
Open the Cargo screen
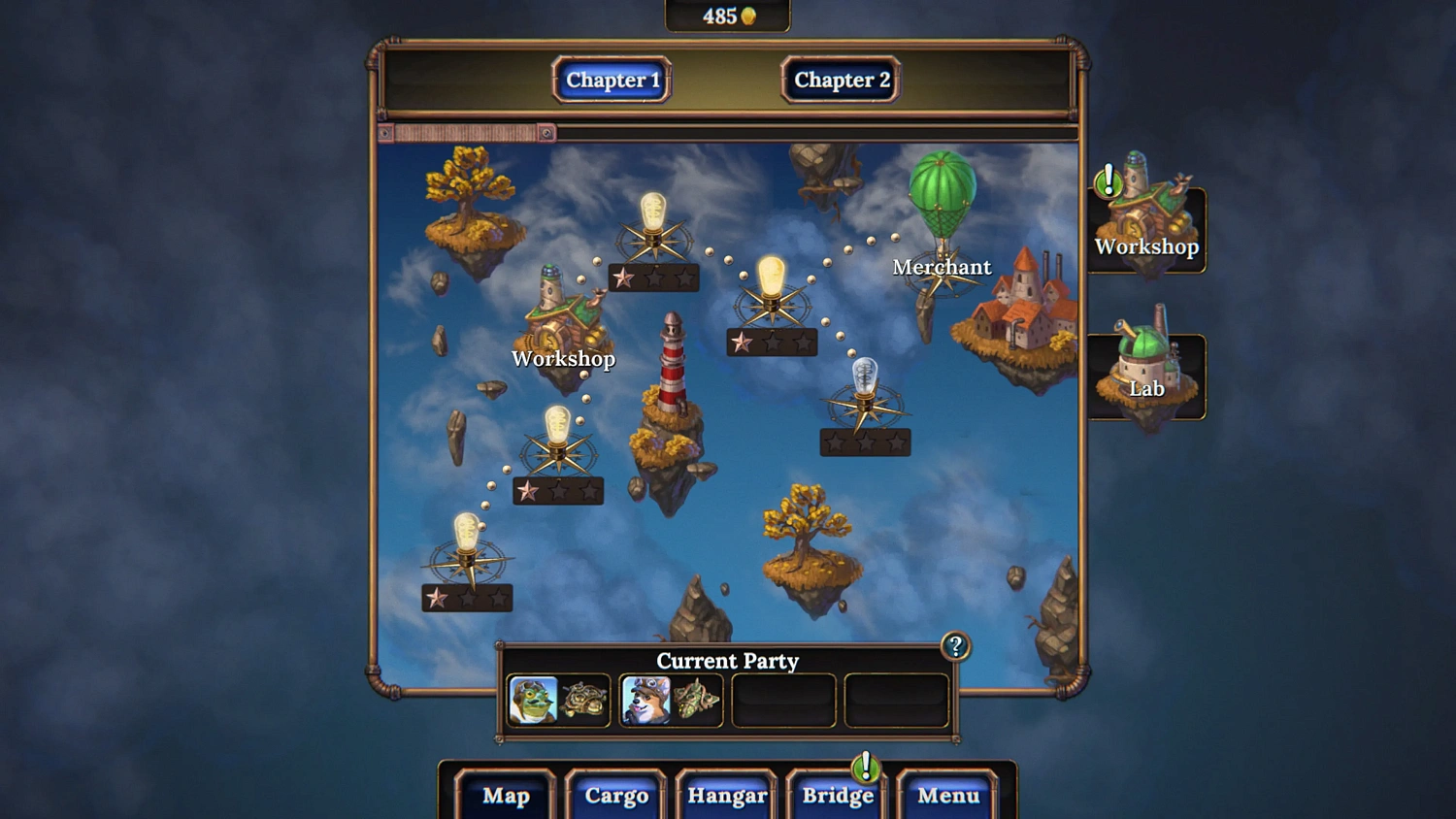coord(615,796)
